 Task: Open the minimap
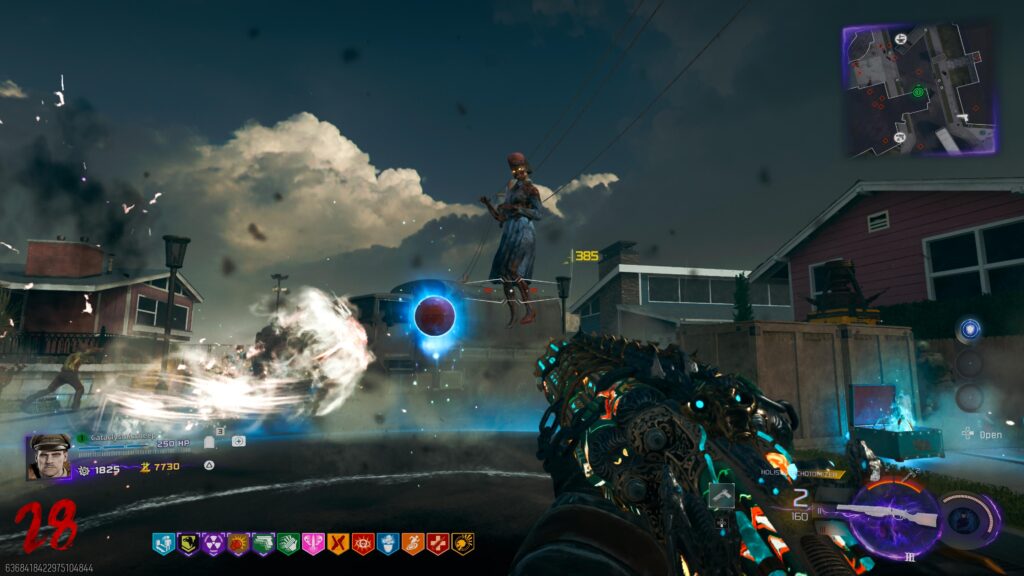920,90
